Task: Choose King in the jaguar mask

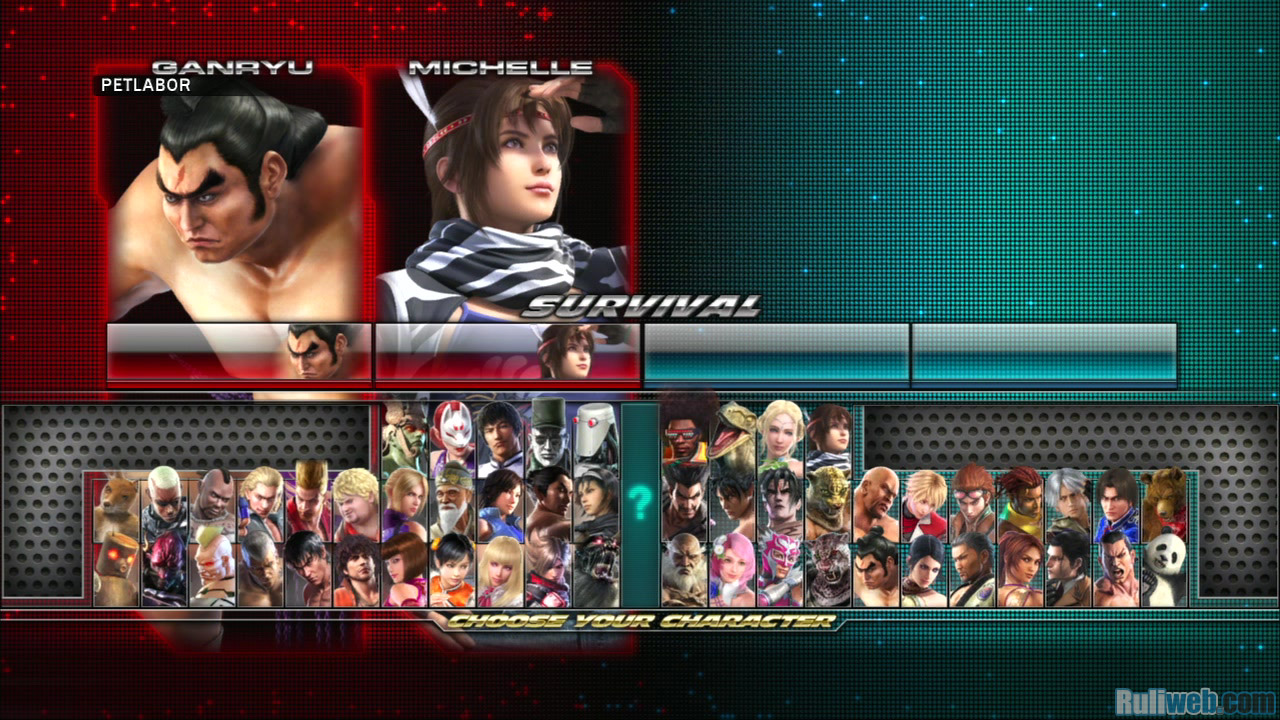Action: (x=829, y=500)
